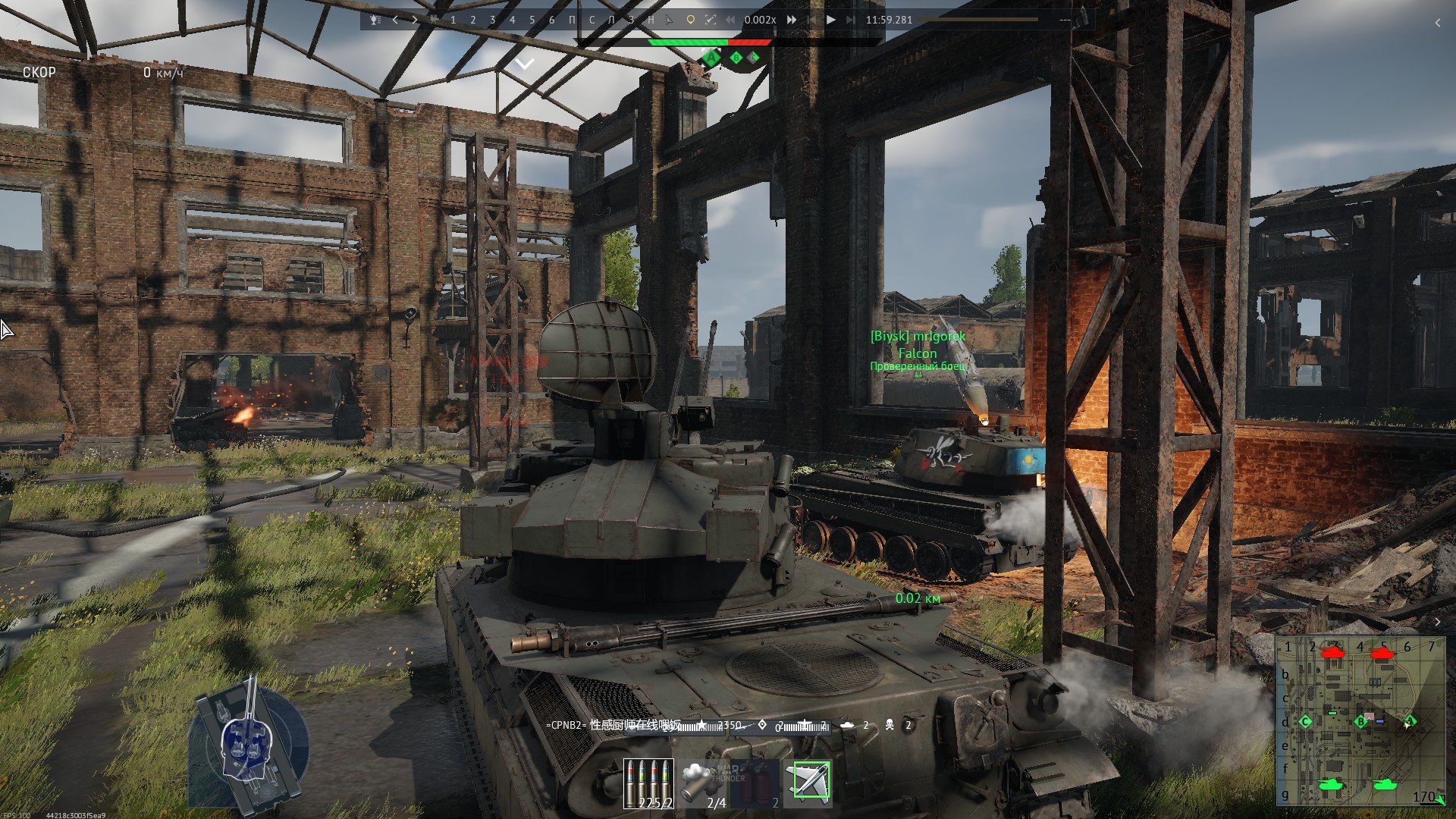The image size is (1456, 819).
Task: Select the aircraft support slot
Action: pos(808,781)
